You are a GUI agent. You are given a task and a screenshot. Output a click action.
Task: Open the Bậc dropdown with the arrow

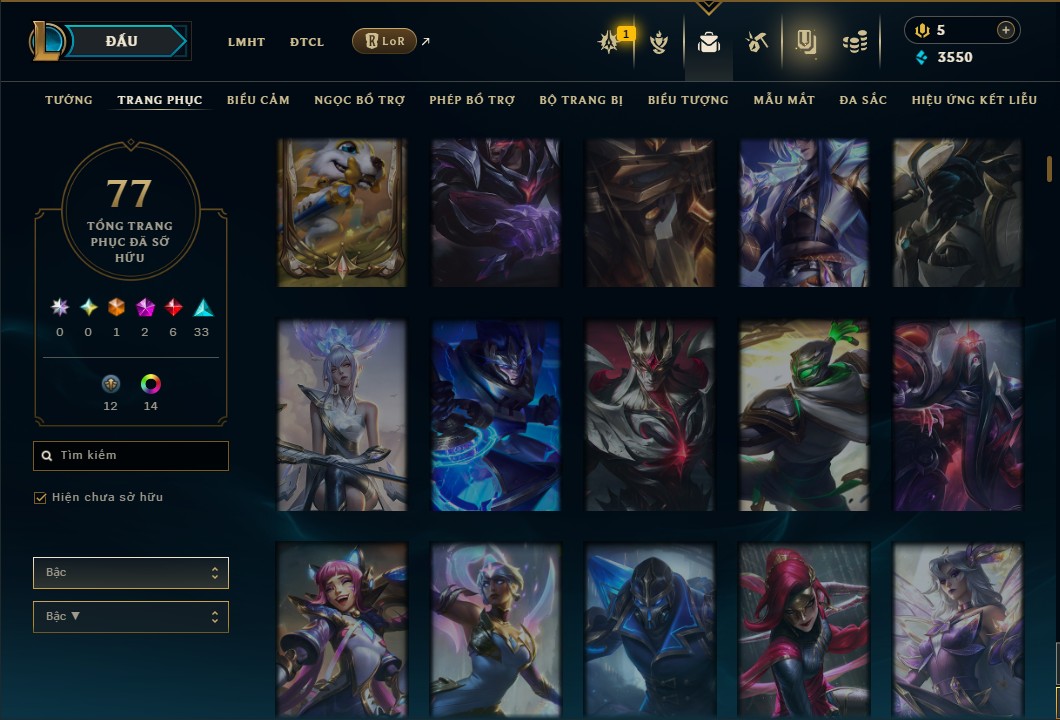(131, 616)
